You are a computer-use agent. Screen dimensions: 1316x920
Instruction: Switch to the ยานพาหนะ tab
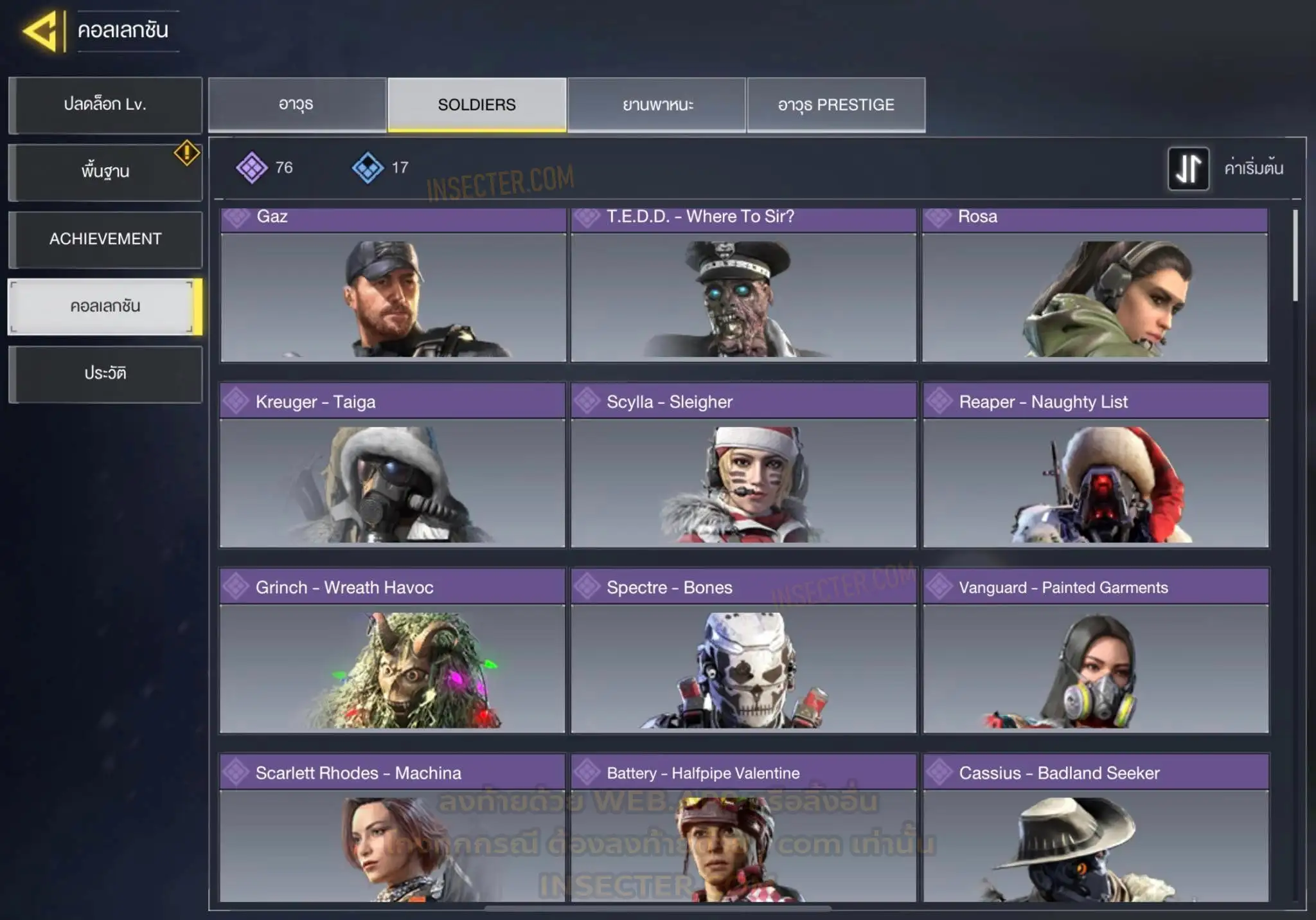point(657,105)
